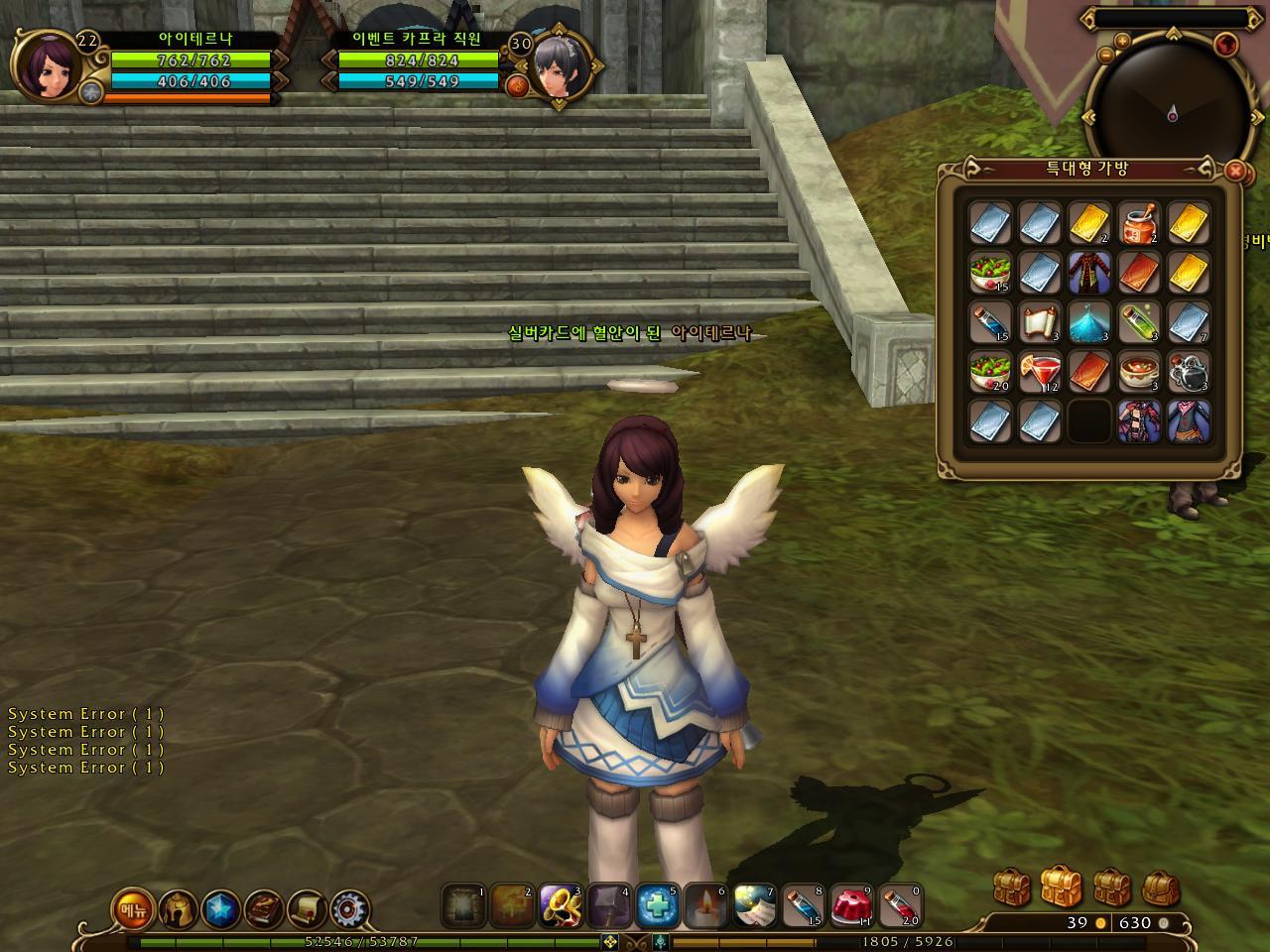Image resolution: width=1270 pixels, height=952 pixels.
Task: Activate the green cross heal skill
Action: click(x=657, y=905)
